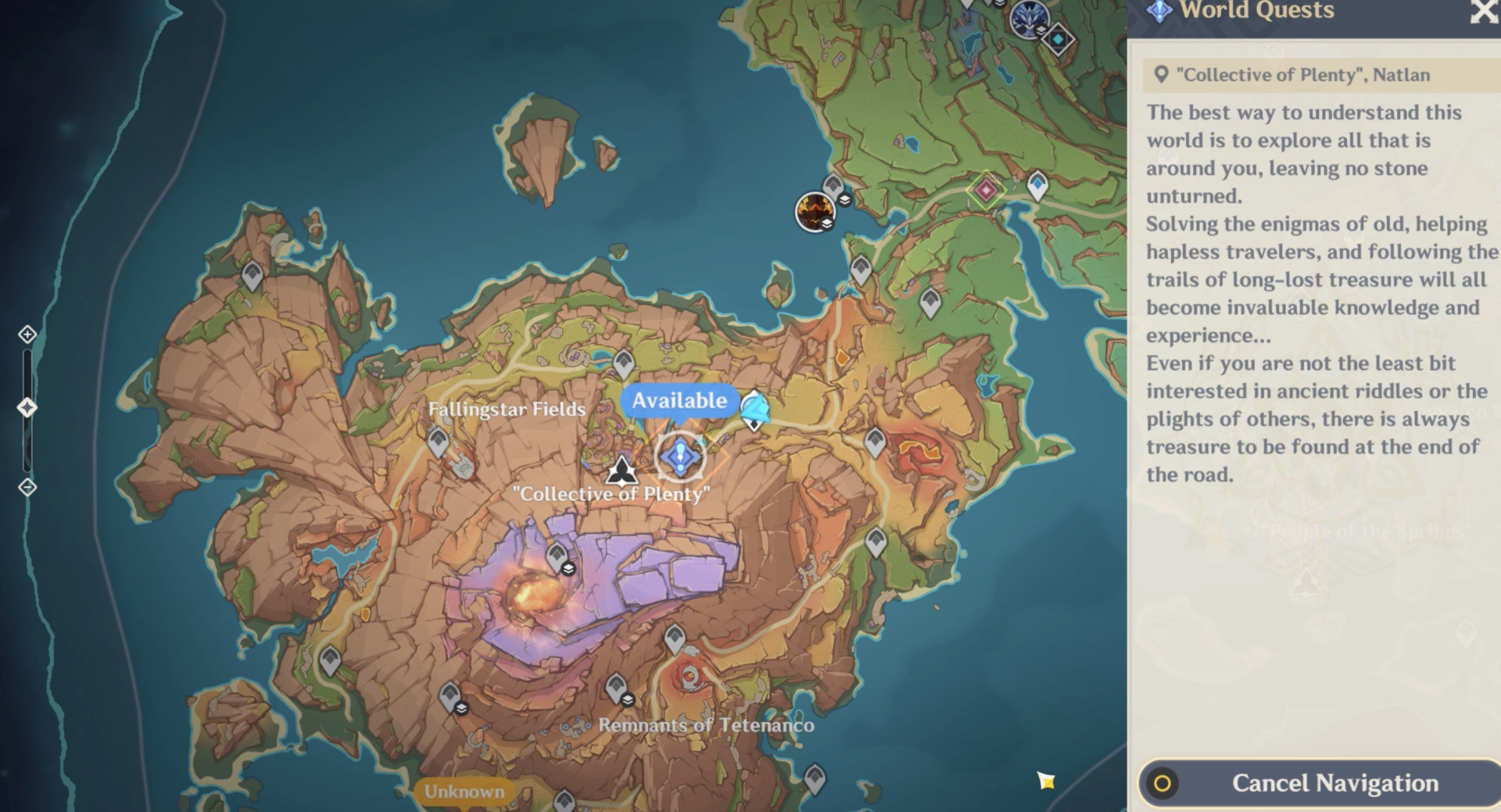The image size is (1501, 812).
Task: Select the cyan domain marker near the top right
Action: 1059,38
